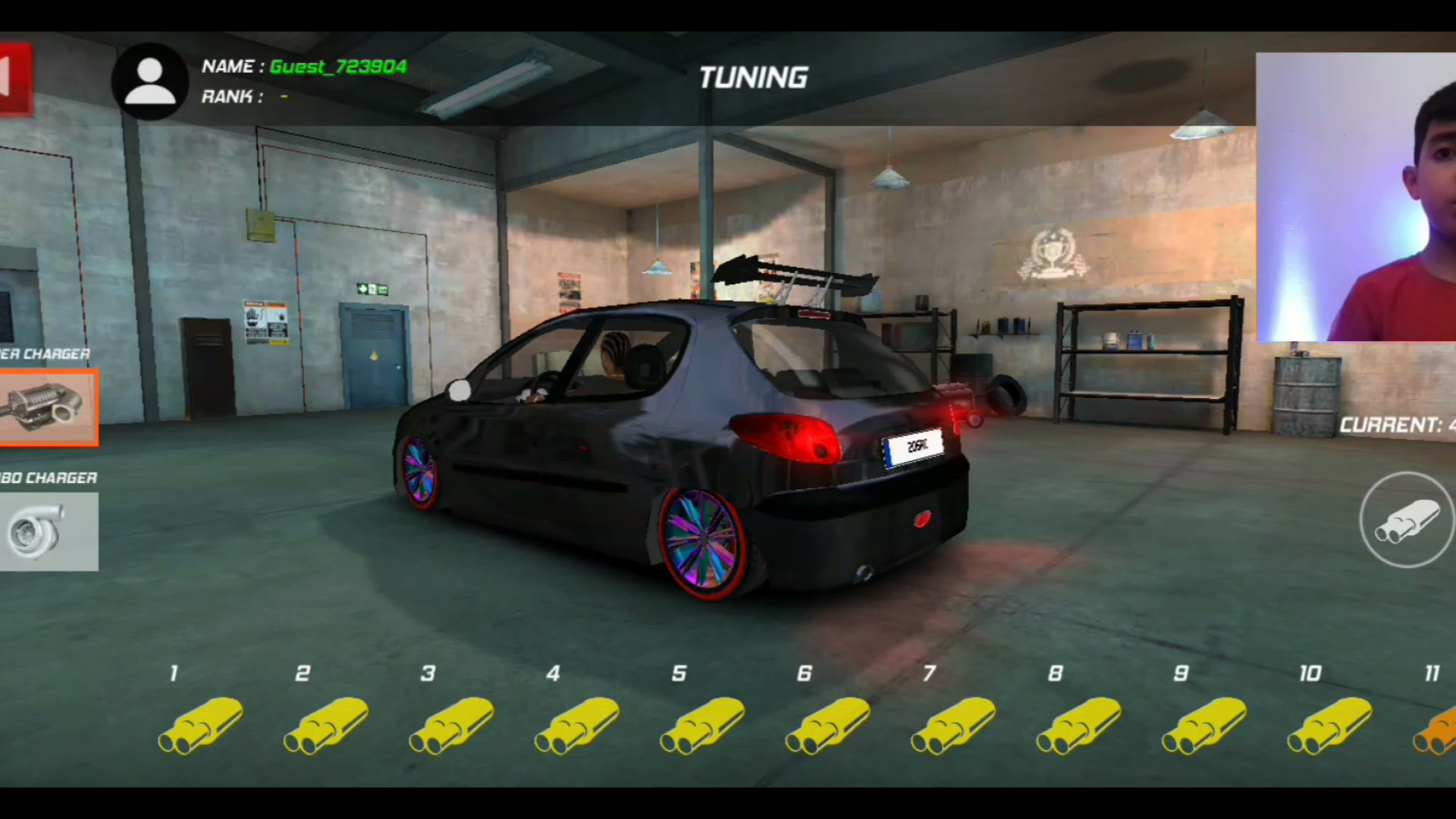Go back with the red arrow button
This screenshot has height=819, width=1456.
tap(14, 79)
